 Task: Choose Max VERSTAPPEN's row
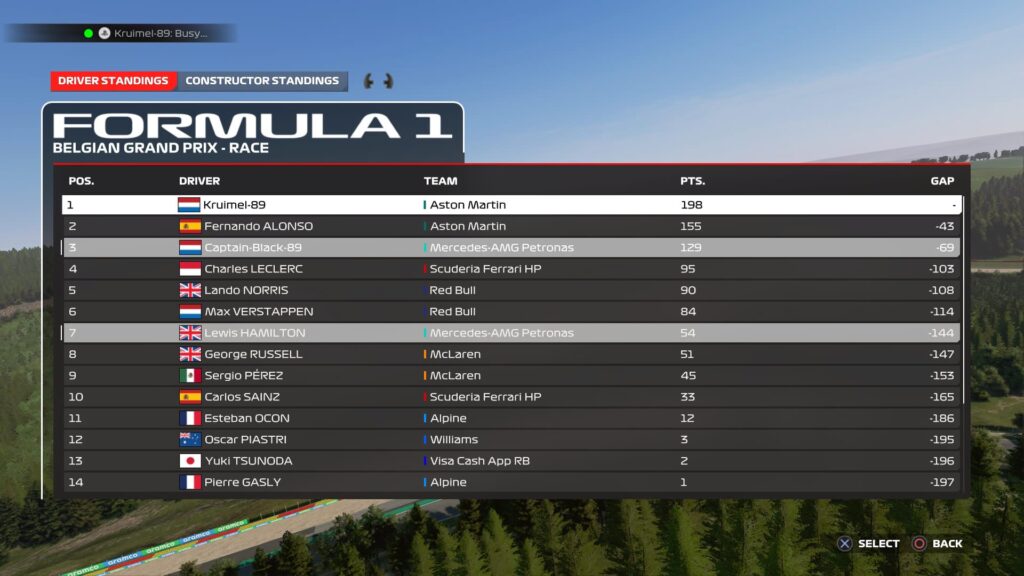point(511,311)
